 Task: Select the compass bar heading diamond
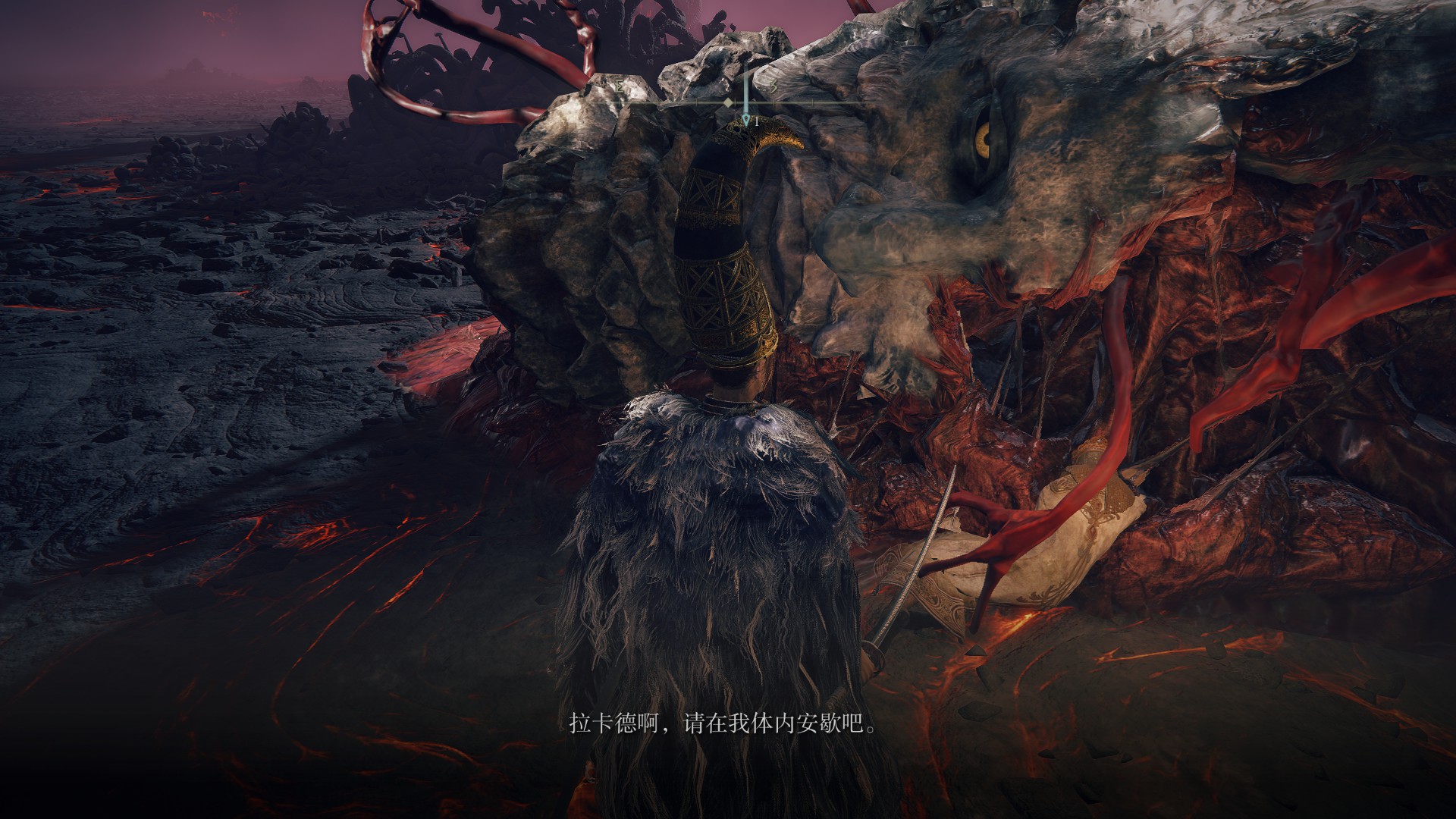pos(728,102)
